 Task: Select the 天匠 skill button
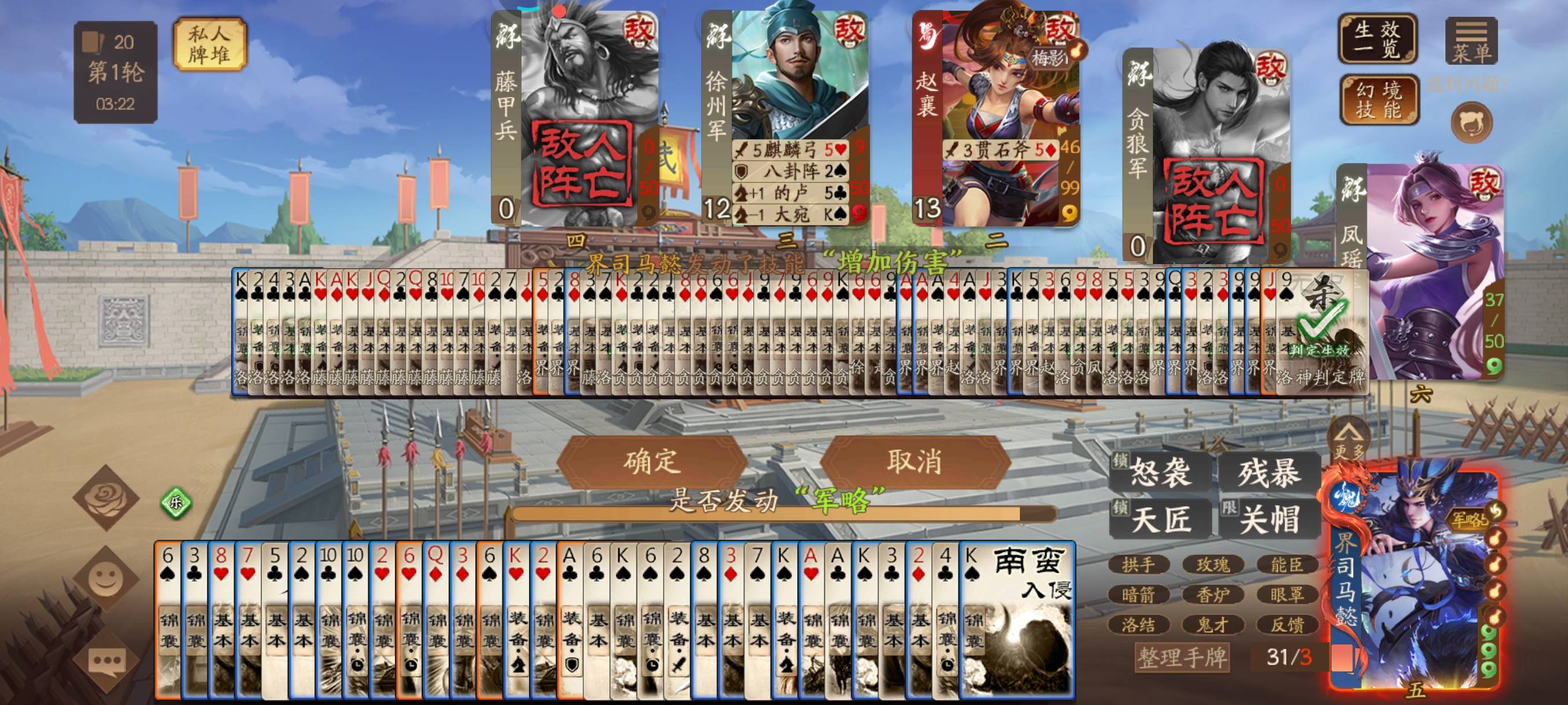pos(1160,519)
